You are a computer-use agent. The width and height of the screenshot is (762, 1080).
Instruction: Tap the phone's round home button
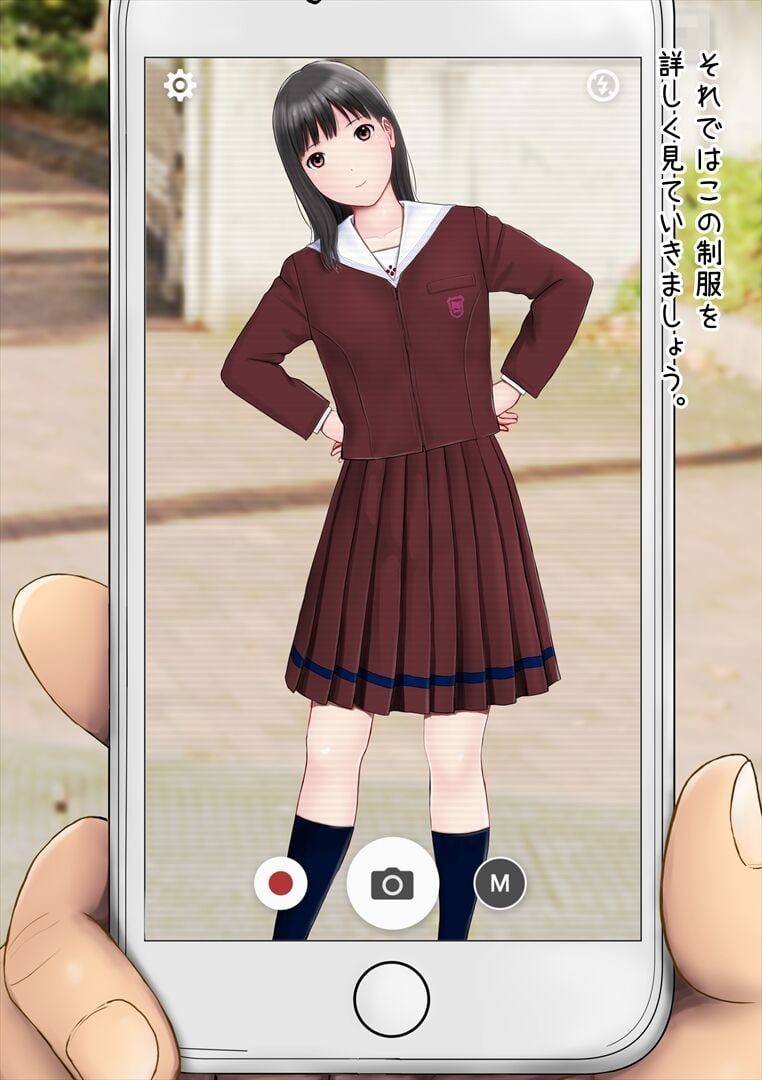(x=391, y=999)
